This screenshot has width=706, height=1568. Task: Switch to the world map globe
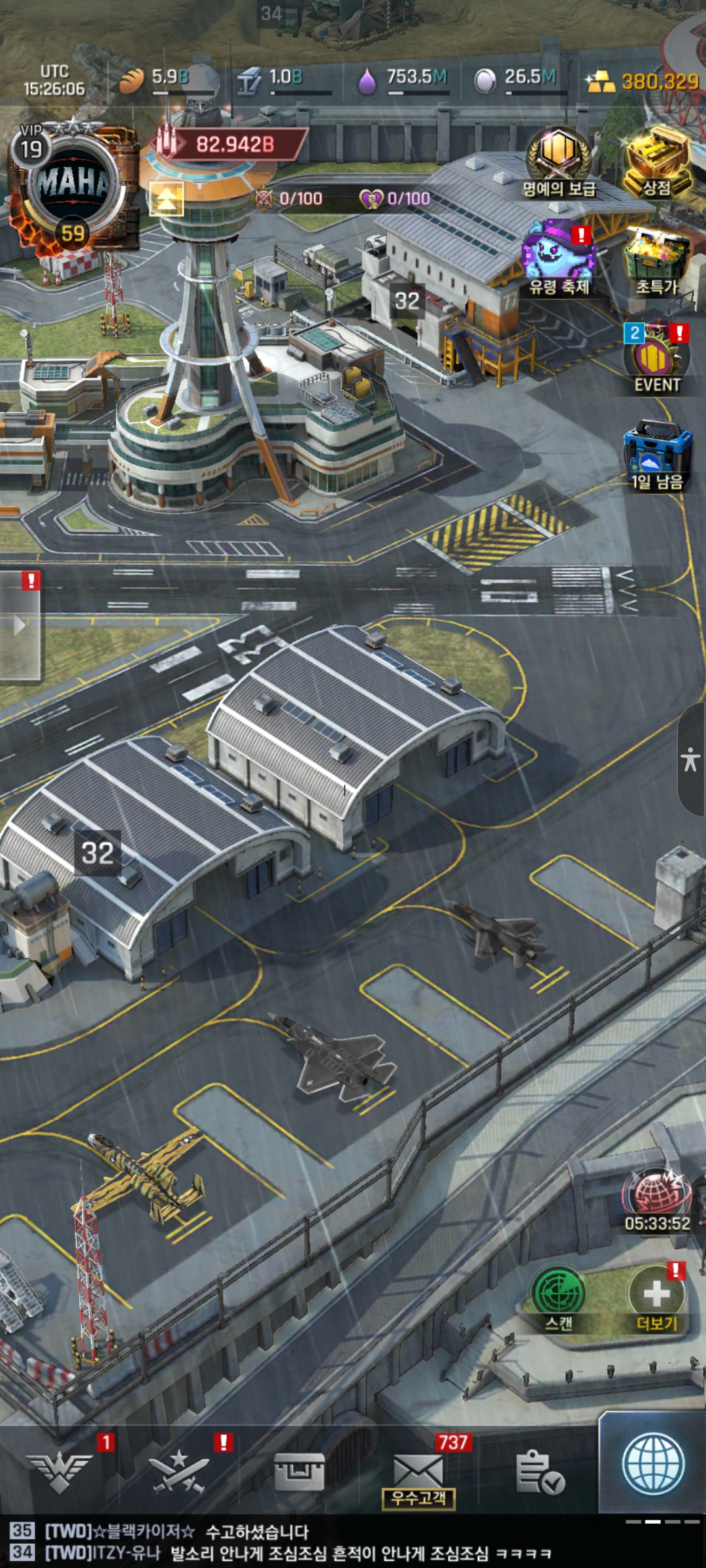[x=653, y=1465]
